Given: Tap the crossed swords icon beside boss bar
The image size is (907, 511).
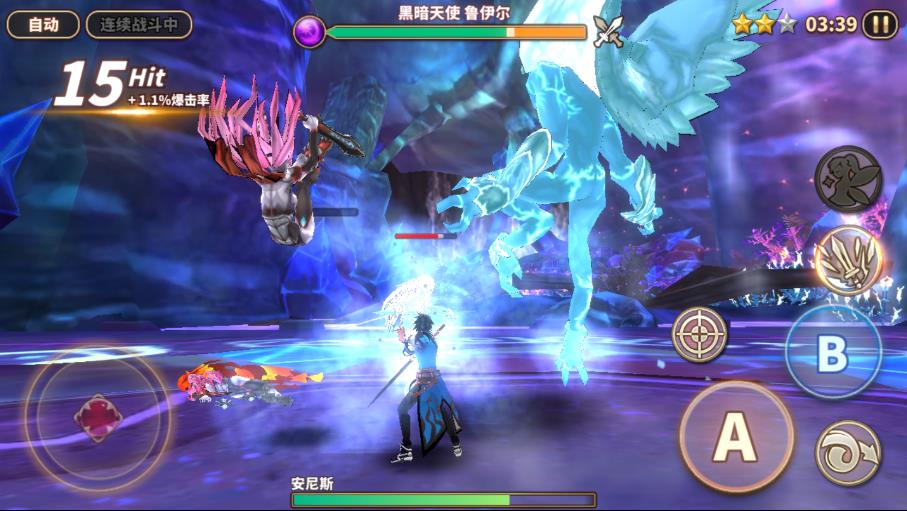Looking at the screenshot, I should tap(608, 32).
